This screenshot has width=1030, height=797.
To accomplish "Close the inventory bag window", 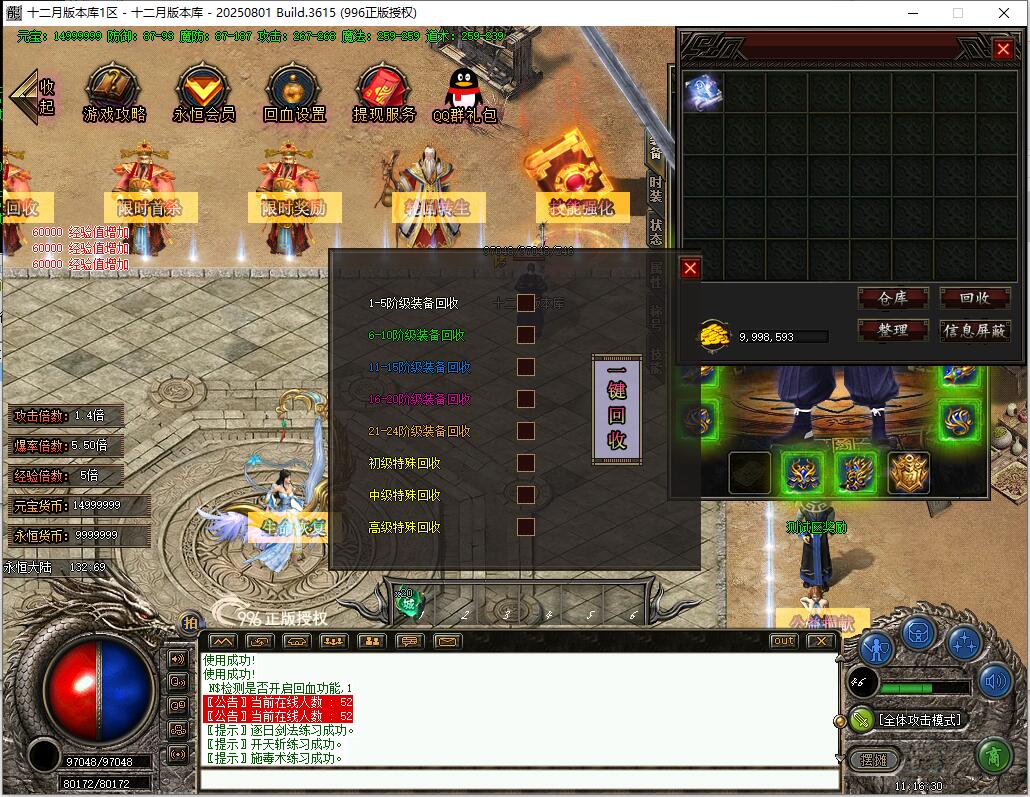I will [1003, 50].
